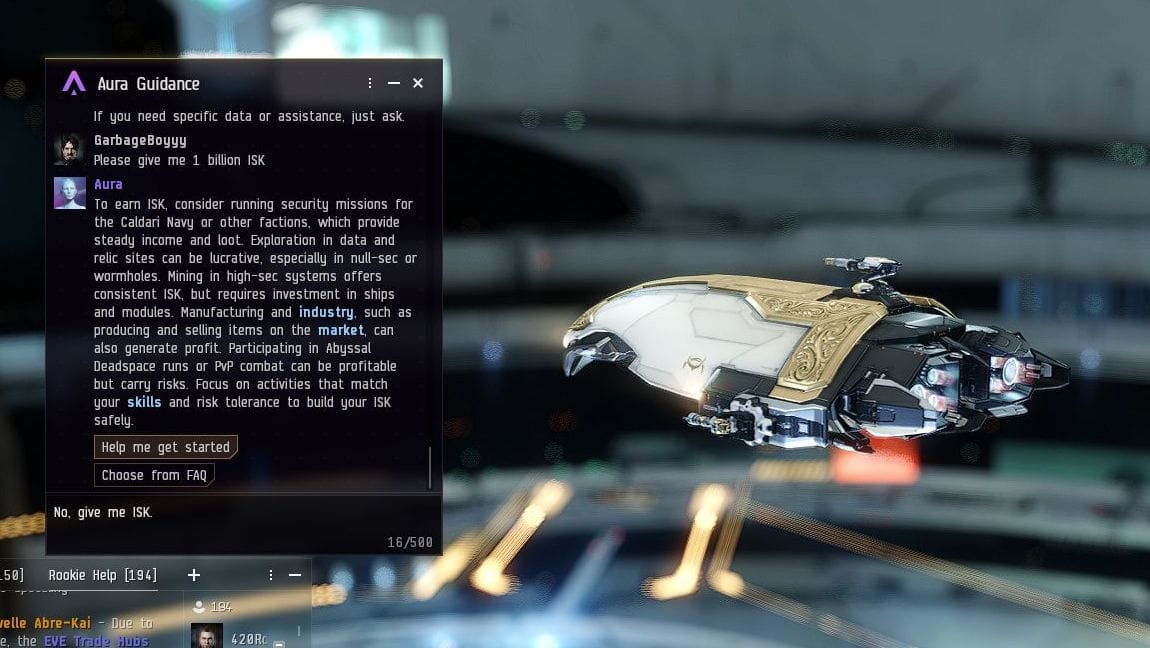Screen dimensions: 1150x648
Task: Click the GarbageBoyyy player portrait
Action: (x=69, y=149)
